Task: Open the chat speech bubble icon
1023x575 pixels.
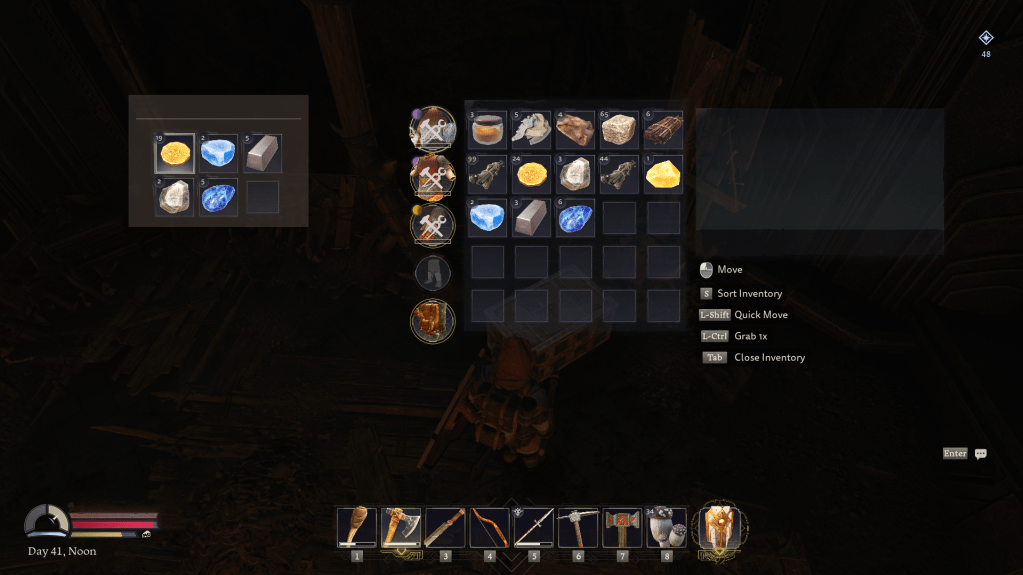Action: click(x=980, y=453)
